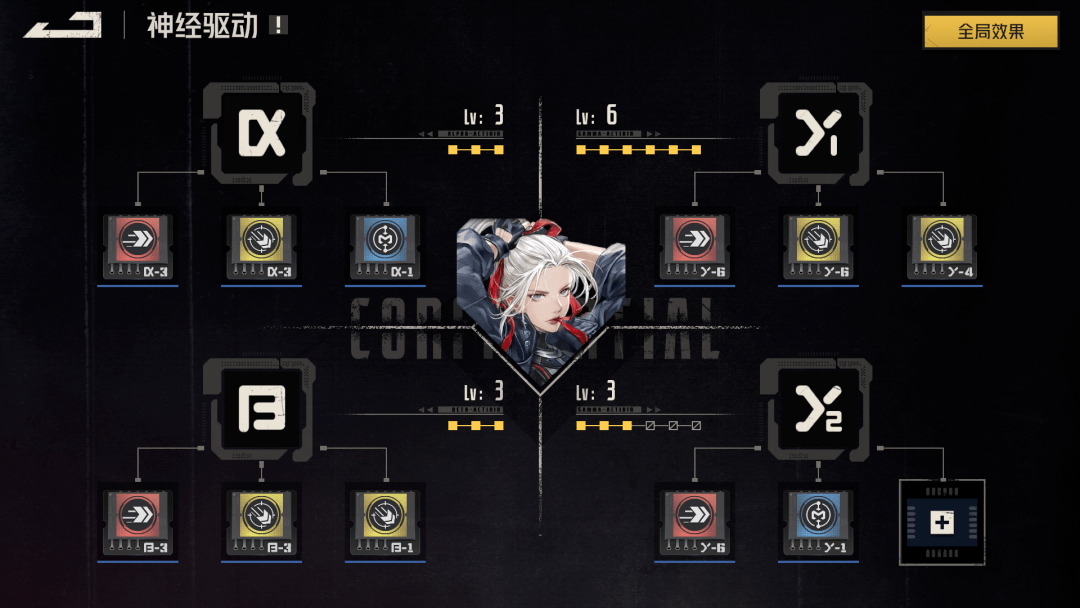
Task: Pick the blue α-1 chip
Action: [385, 244]
